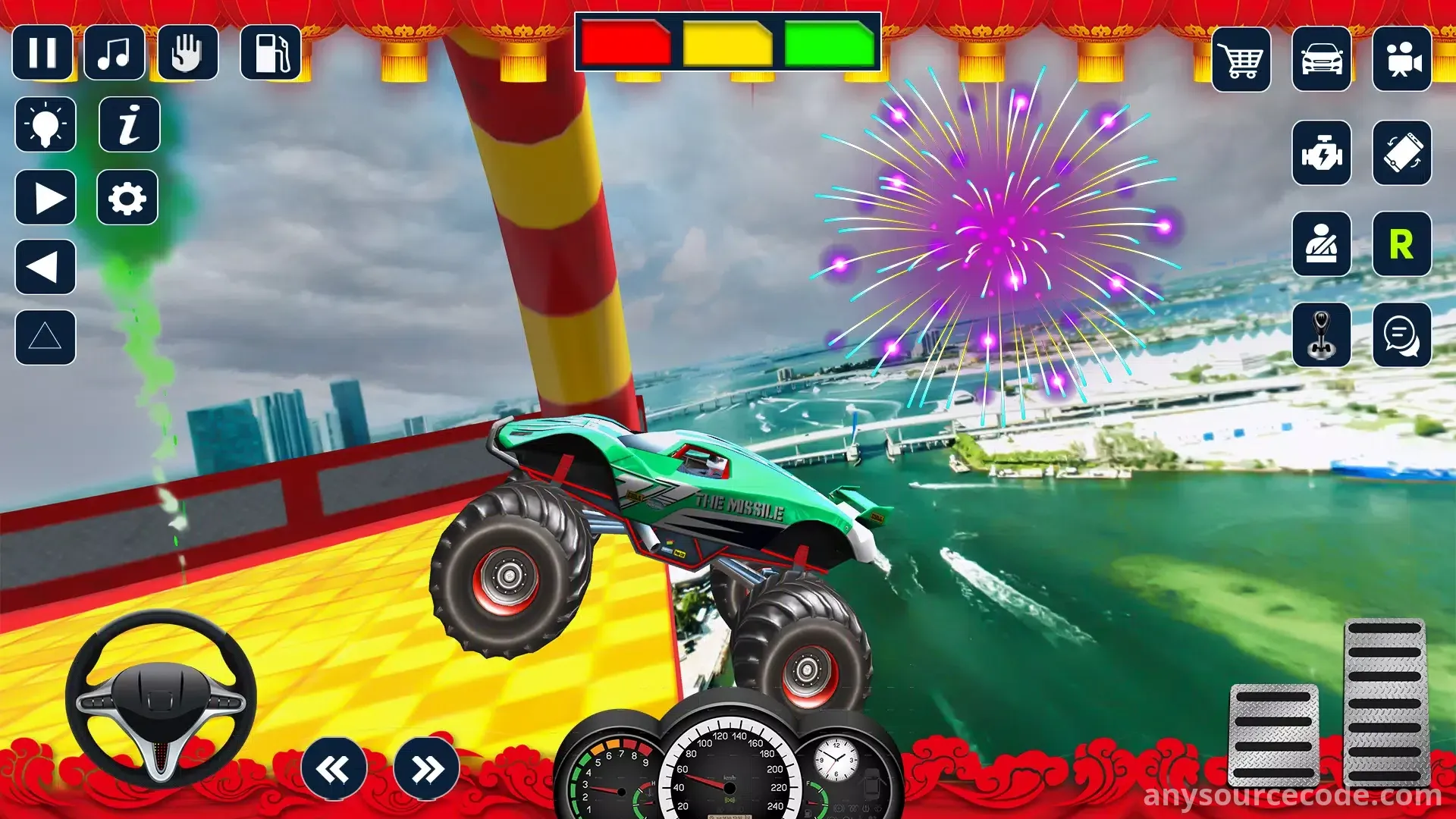The image size is (1456, 819).
Task: Pause the game
Action: click(42, 53)
